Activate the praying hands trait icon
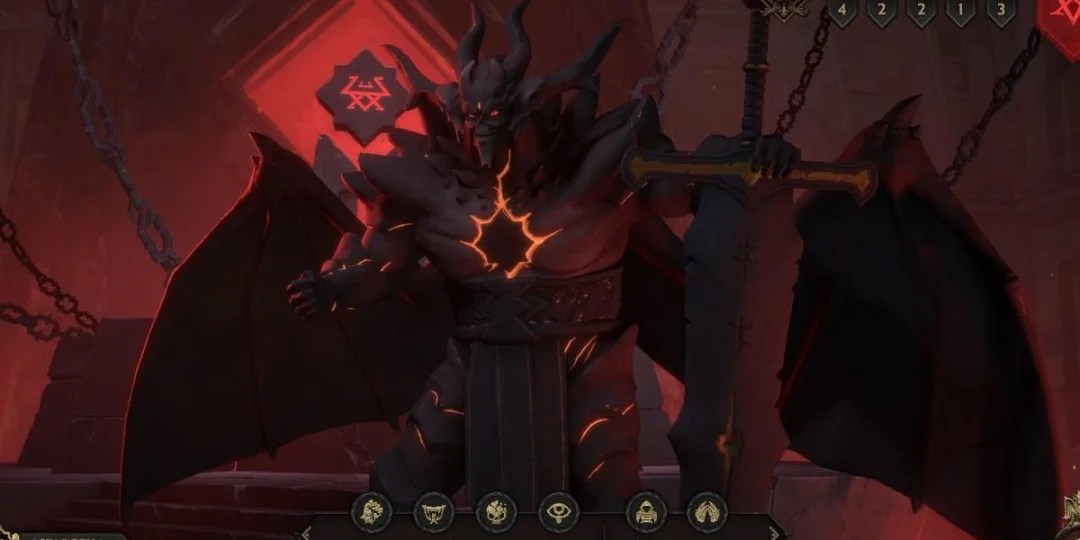 point(708,512)
